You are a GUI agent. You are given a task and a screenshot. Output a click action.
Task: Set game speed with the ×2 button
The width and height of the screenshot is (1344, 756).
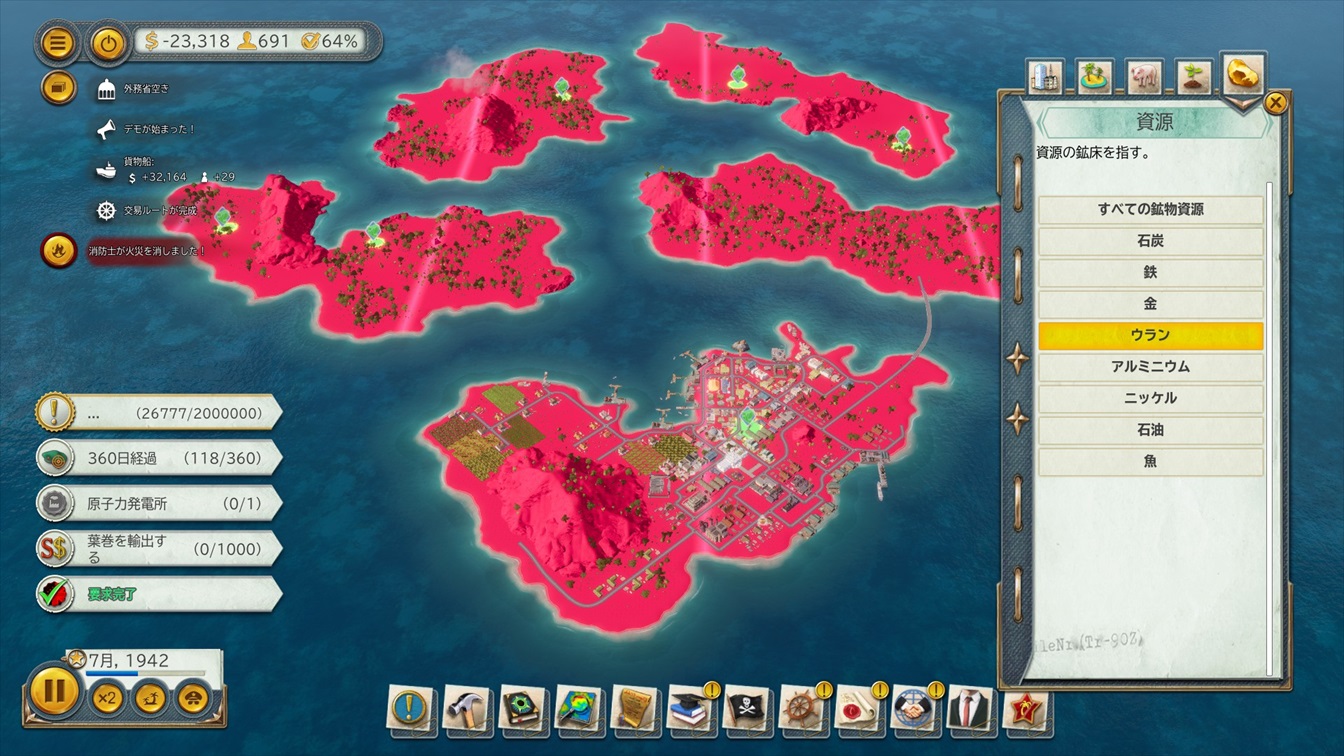(106, 697)
